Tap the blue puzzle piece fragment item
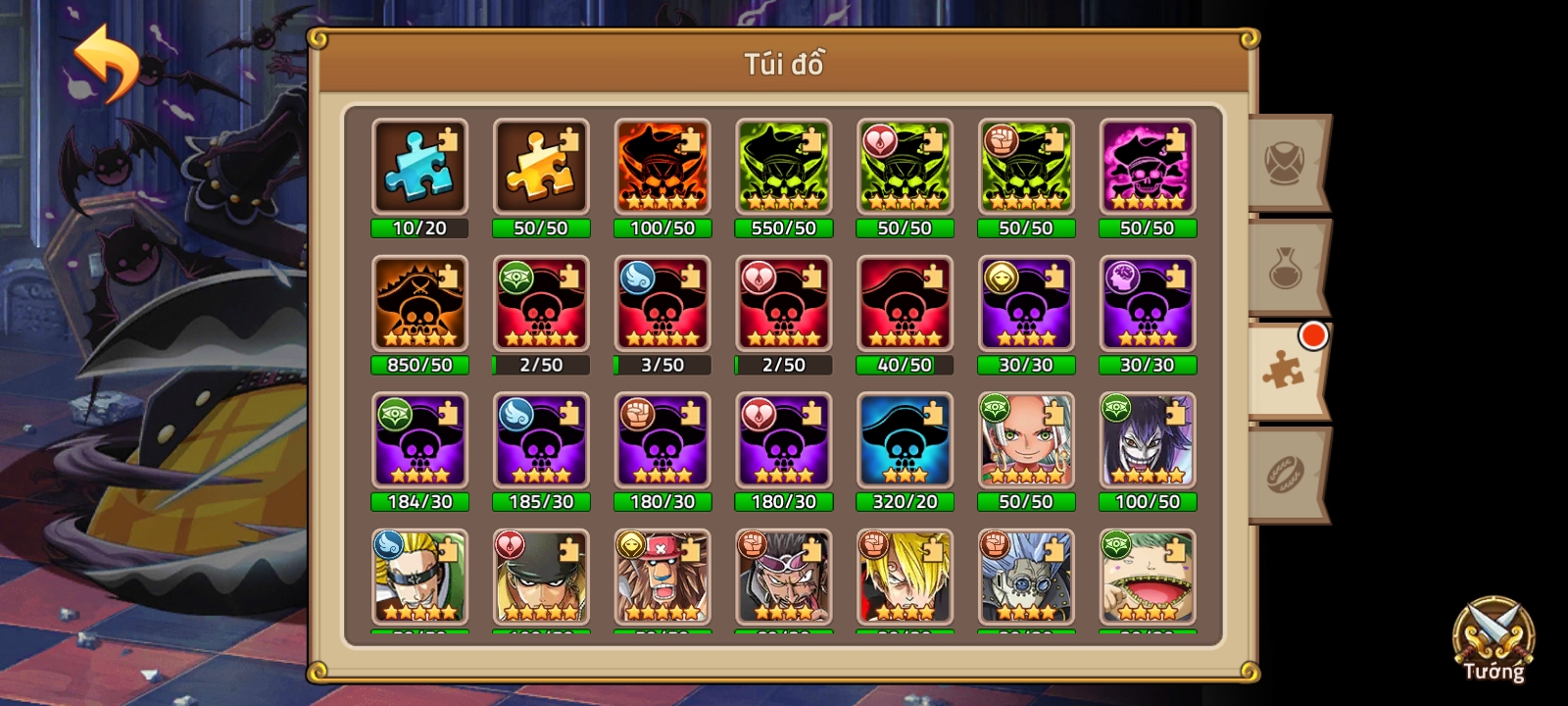This screenshot has height=706, width=1568. (419, 167)
